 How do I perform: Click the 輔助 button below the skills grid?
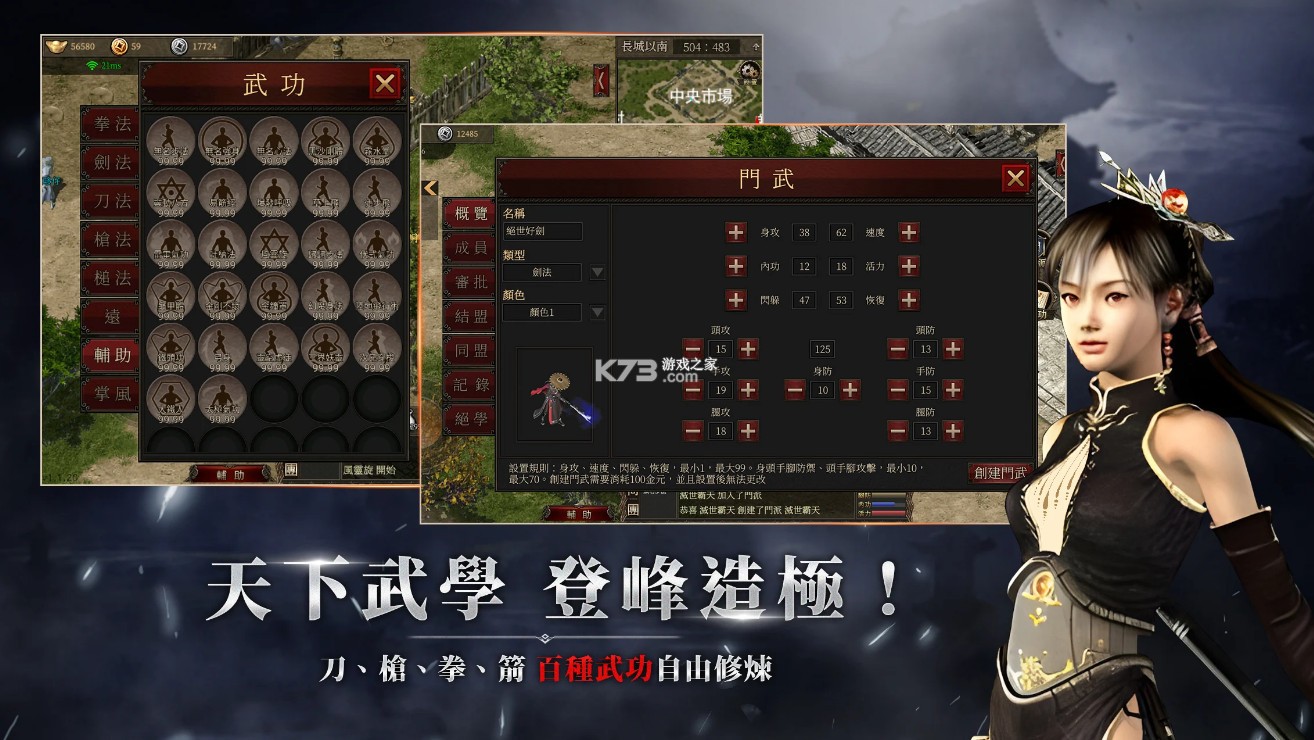tap(233, 473)
